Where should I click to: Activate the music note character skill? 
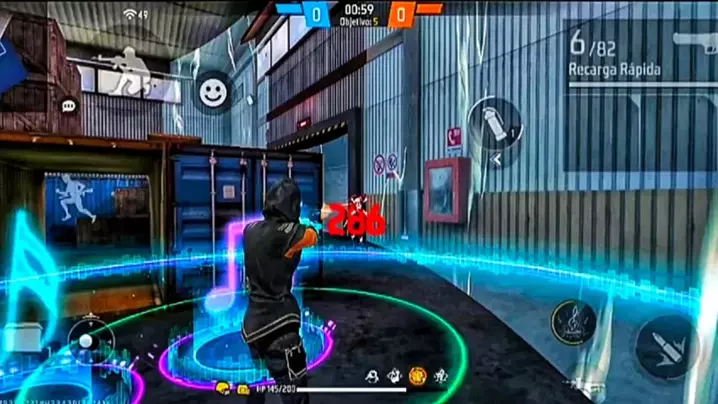575,323
